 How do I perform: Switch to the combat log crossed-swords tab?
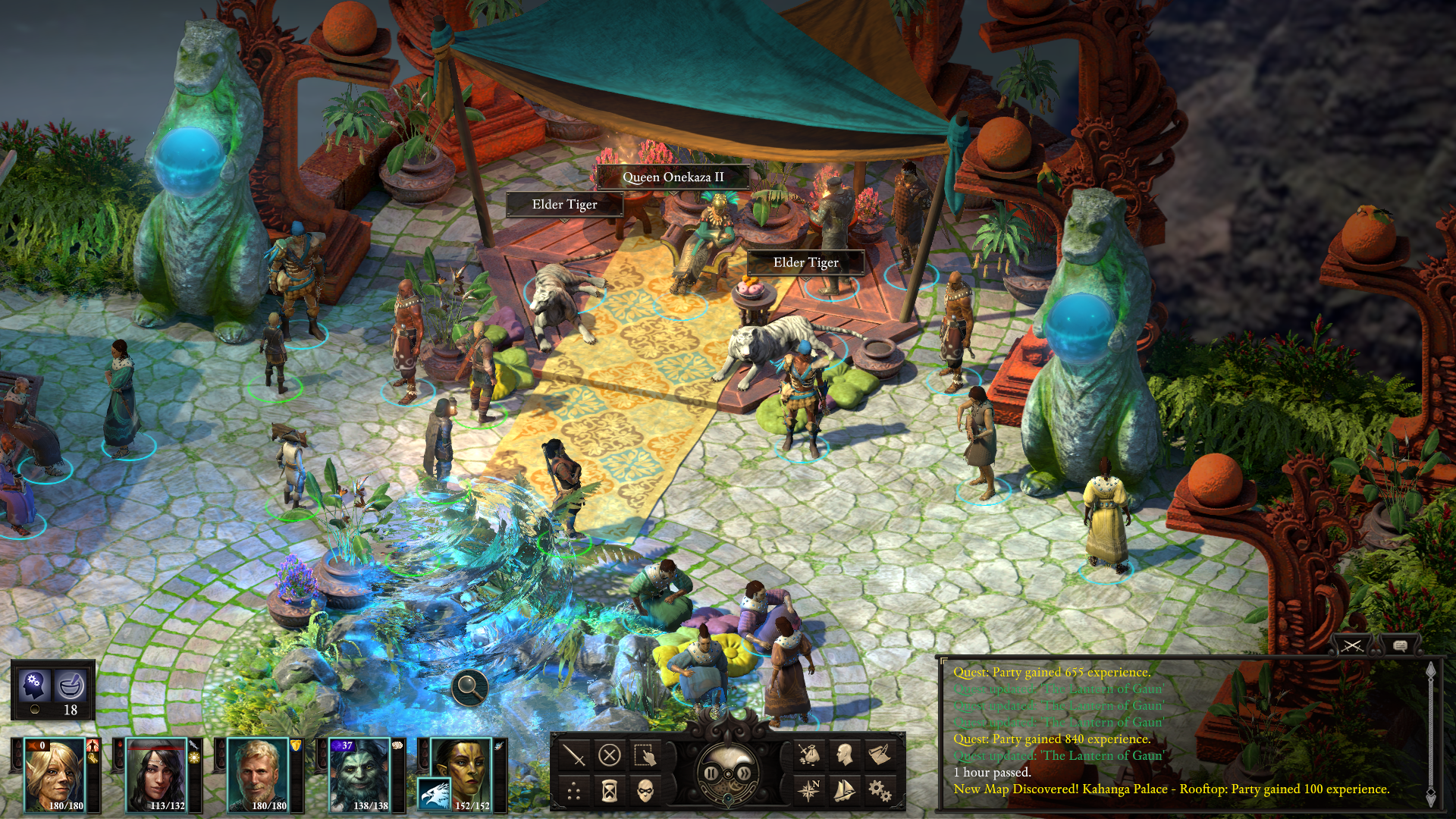coord(1352,646)
